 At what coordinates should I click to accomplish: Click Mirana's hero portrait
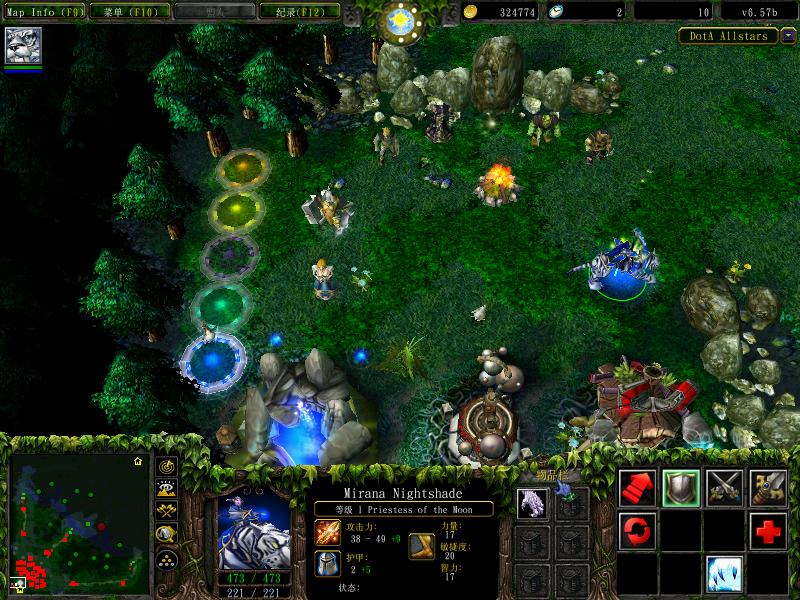click(253, 527)
